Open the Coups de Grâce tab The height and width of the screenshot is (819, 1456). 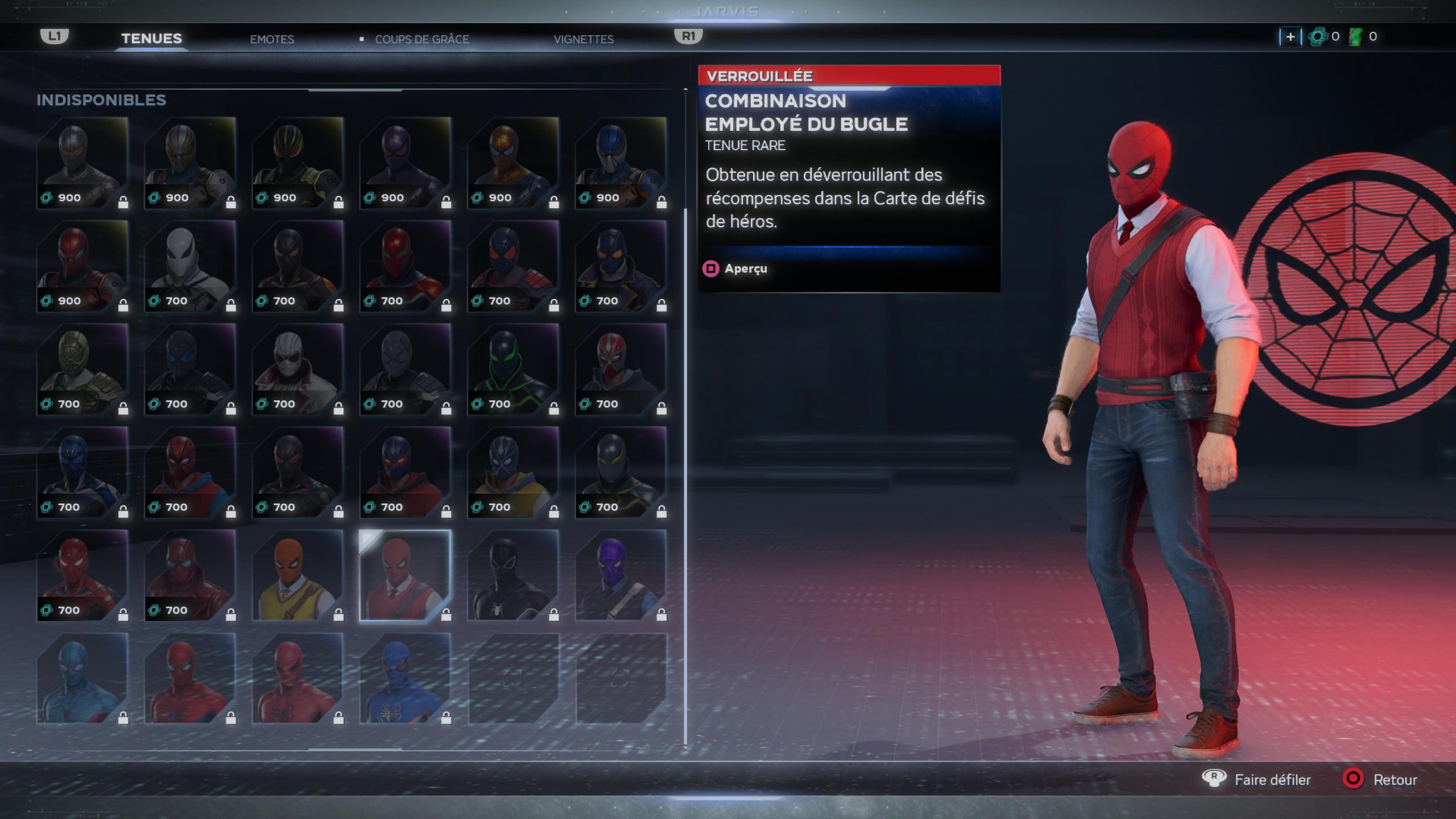pos(421,39)
